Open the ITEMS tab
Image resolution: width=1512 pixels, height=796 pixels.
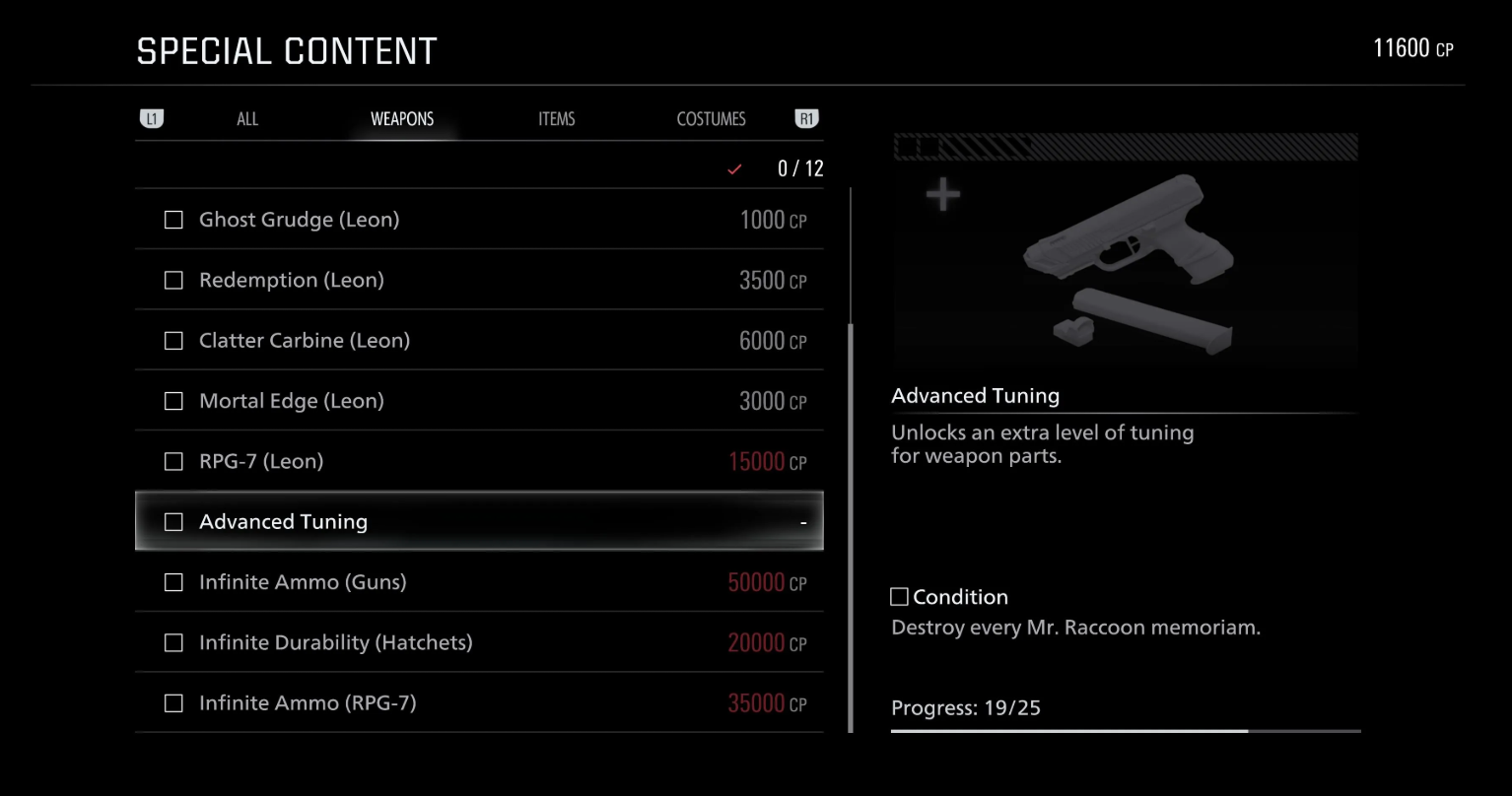point(556,119)
